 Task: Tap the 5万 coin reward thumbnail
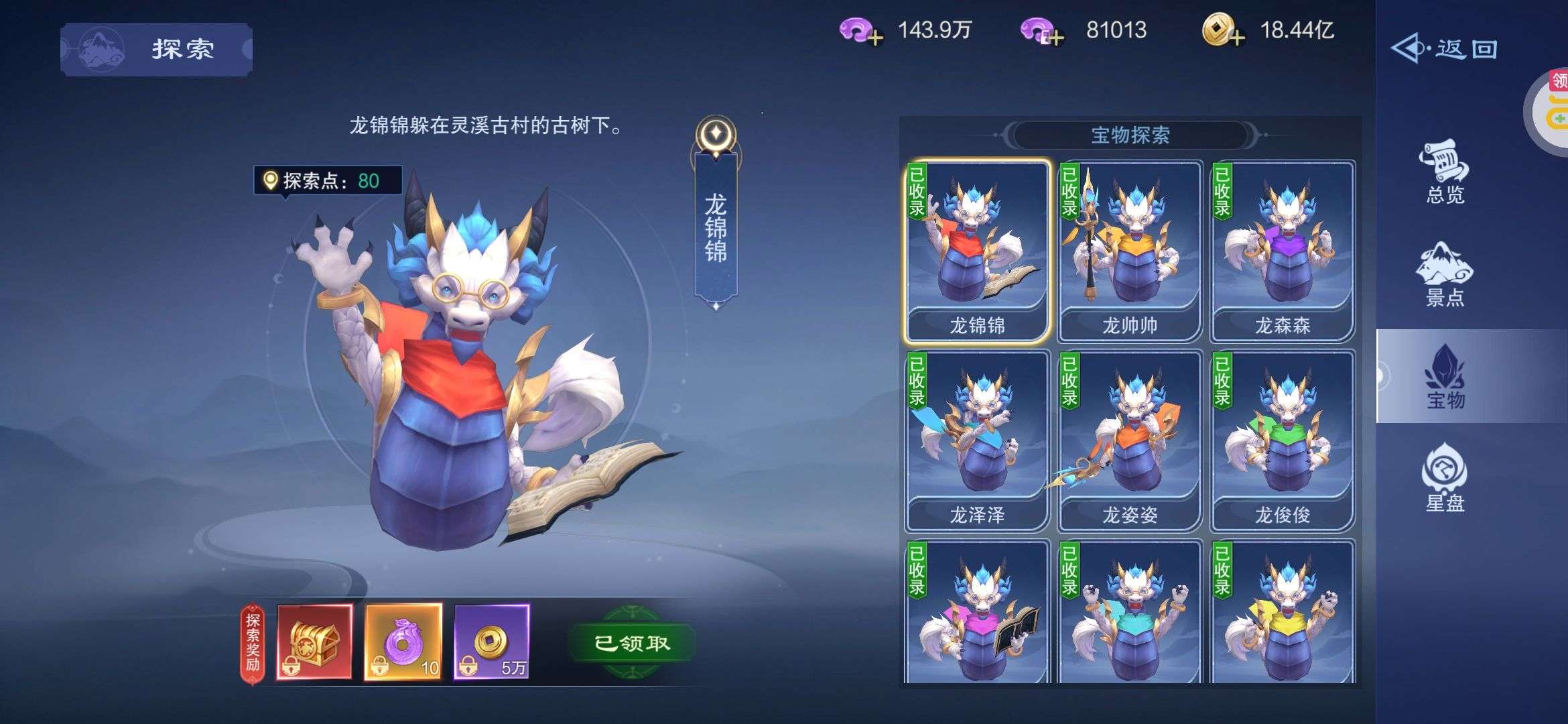click(x=493, y=640)
